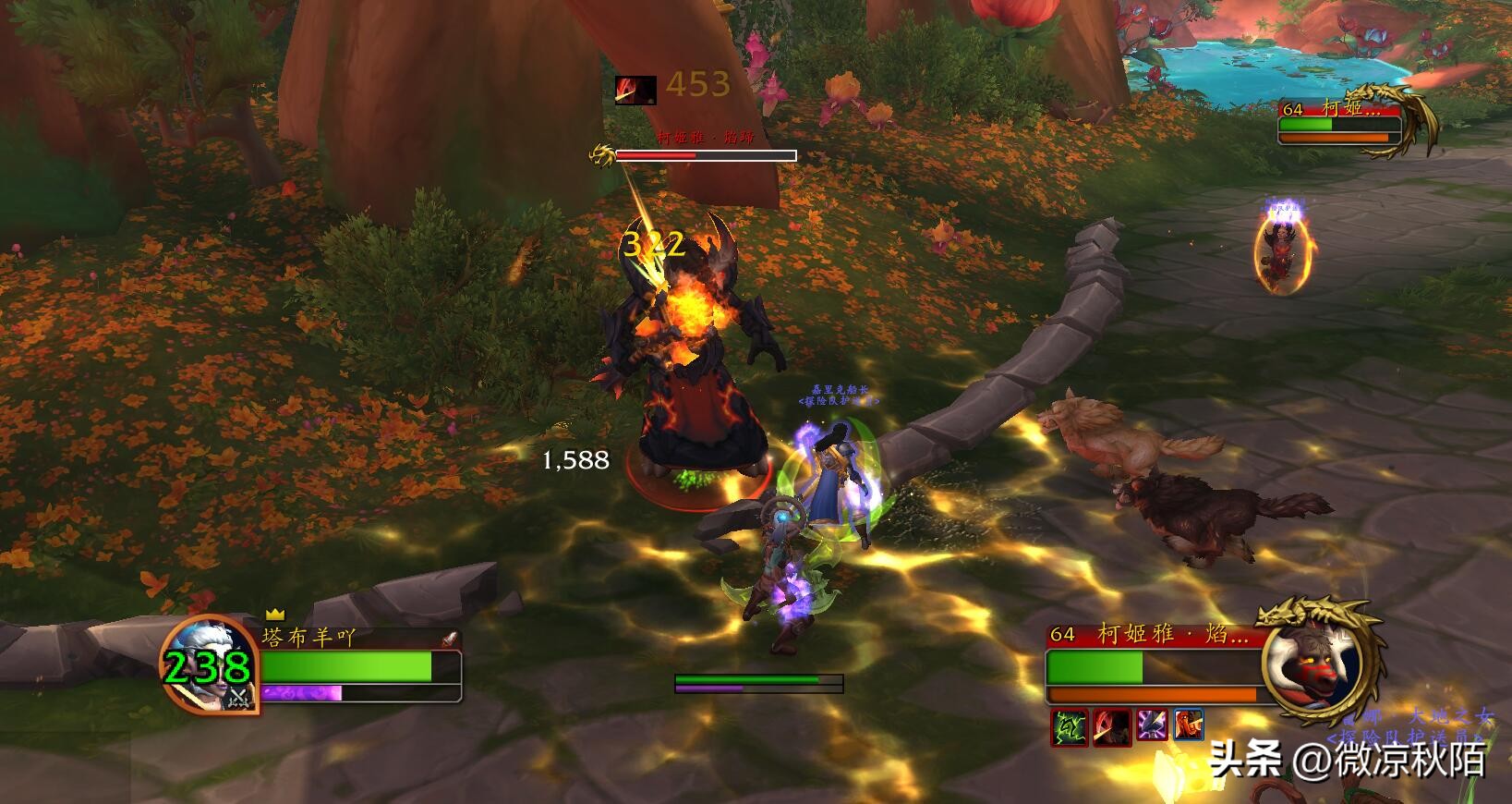Choose the purple arrow debuff icon
Screen dimensions: 1512x804
tap(1152, 727)
